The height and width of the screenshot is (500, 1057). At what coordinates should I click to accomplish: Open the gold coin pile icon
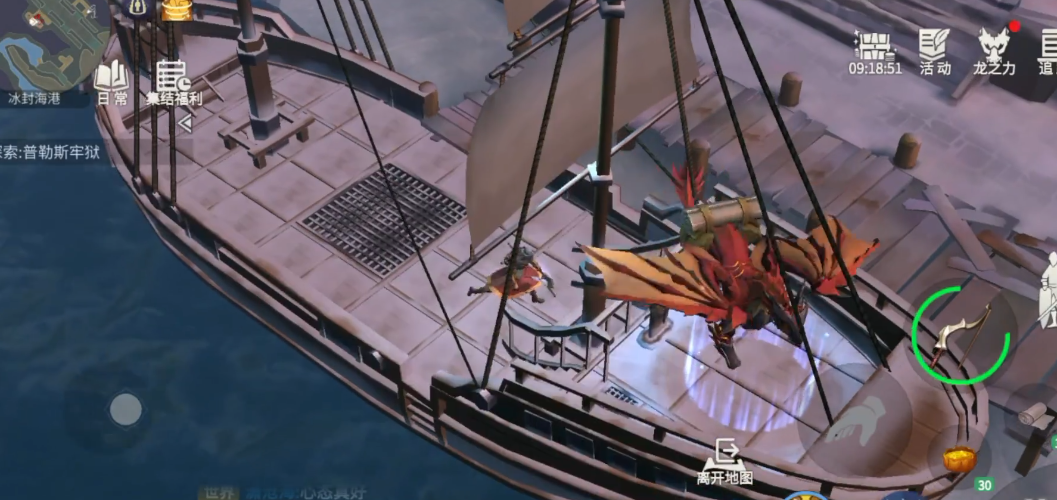point(176,9)
